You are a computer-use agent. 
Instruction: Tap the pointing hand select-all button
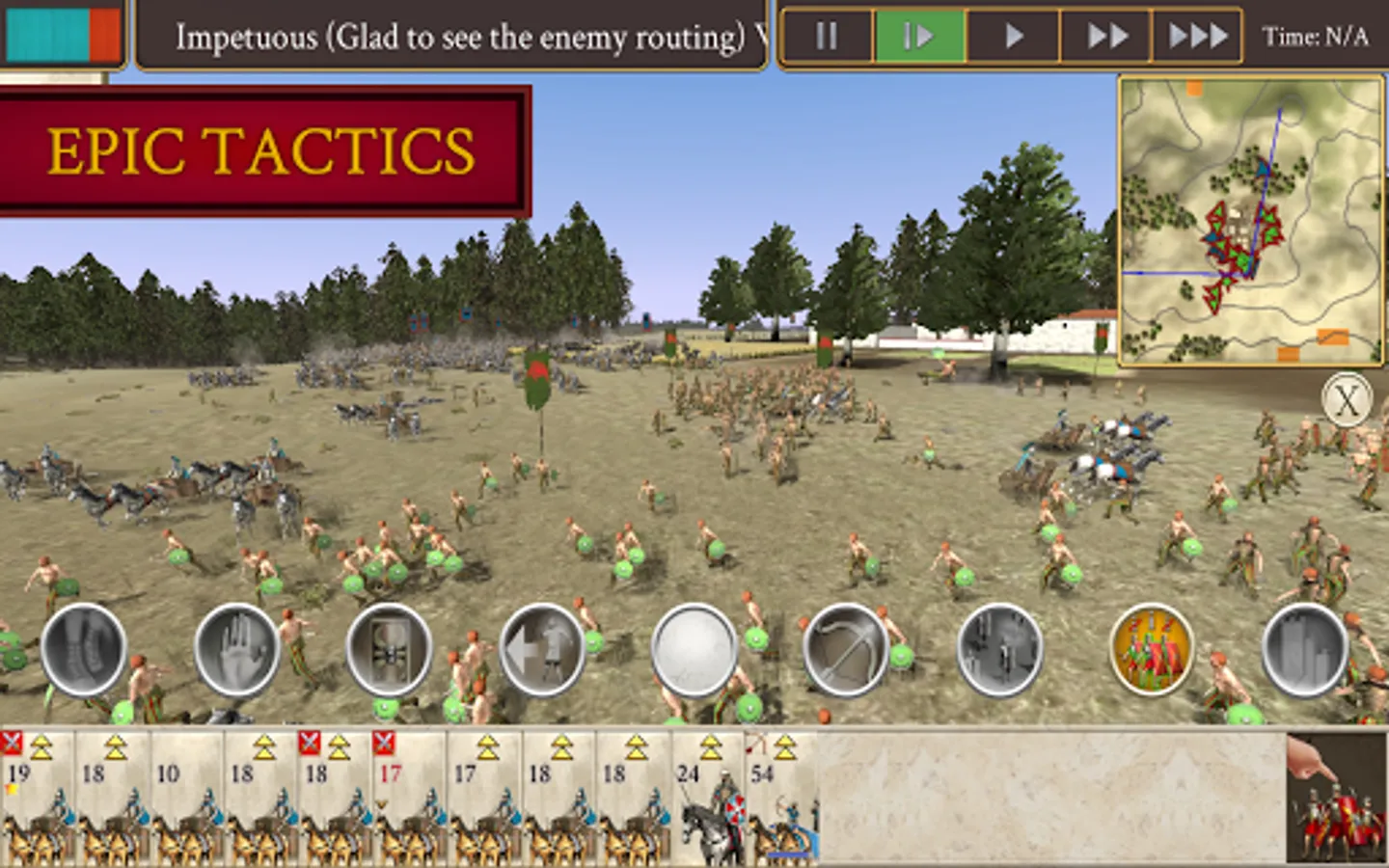click(1336, 799)
